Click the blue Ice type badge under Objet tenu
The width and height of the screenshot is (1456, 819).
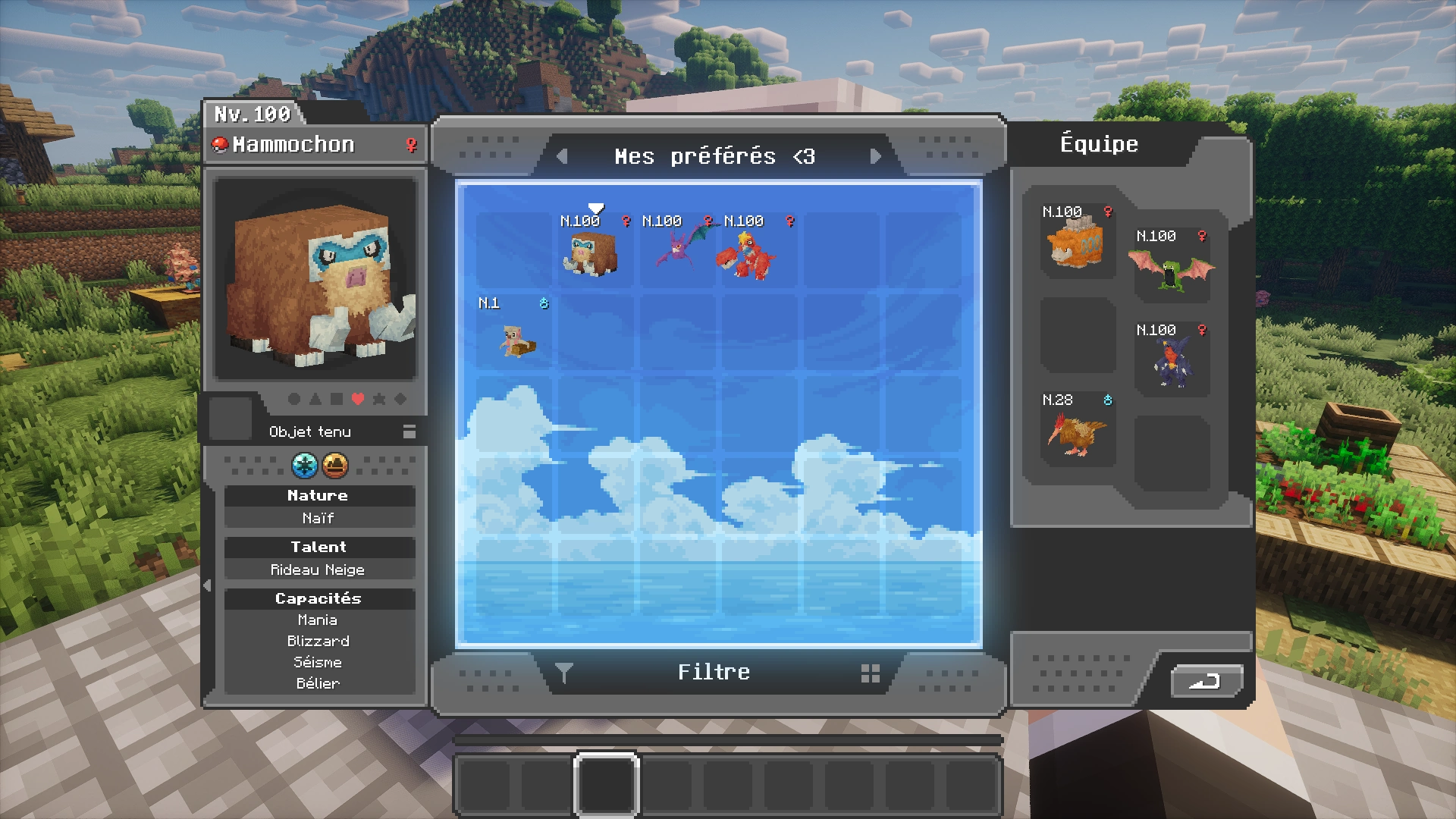(306, 466)
